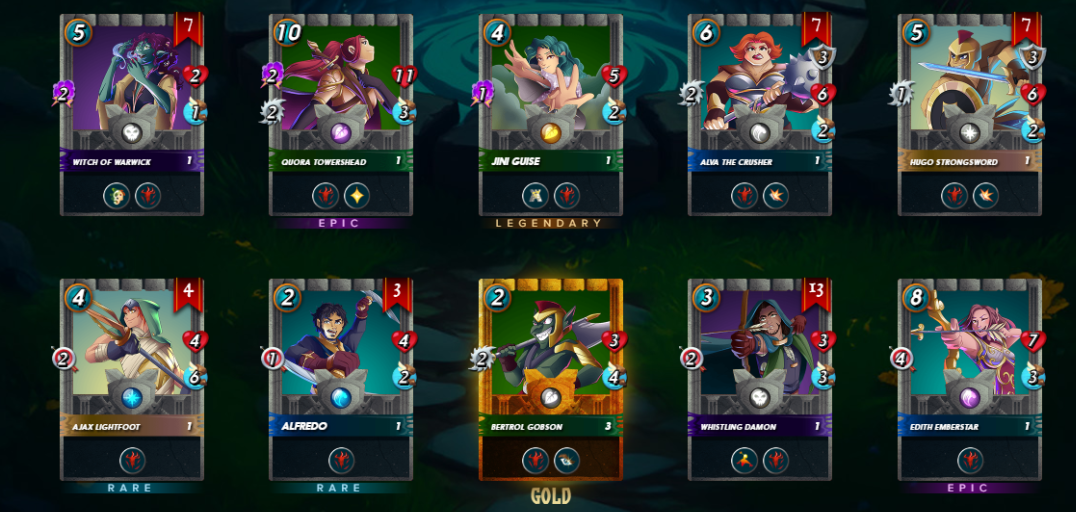This screenshot has width=1076, height=512.
Task: Pick the Ajax Lightfoot rare card
Action: pyautogui.click(x=131, y=379)
